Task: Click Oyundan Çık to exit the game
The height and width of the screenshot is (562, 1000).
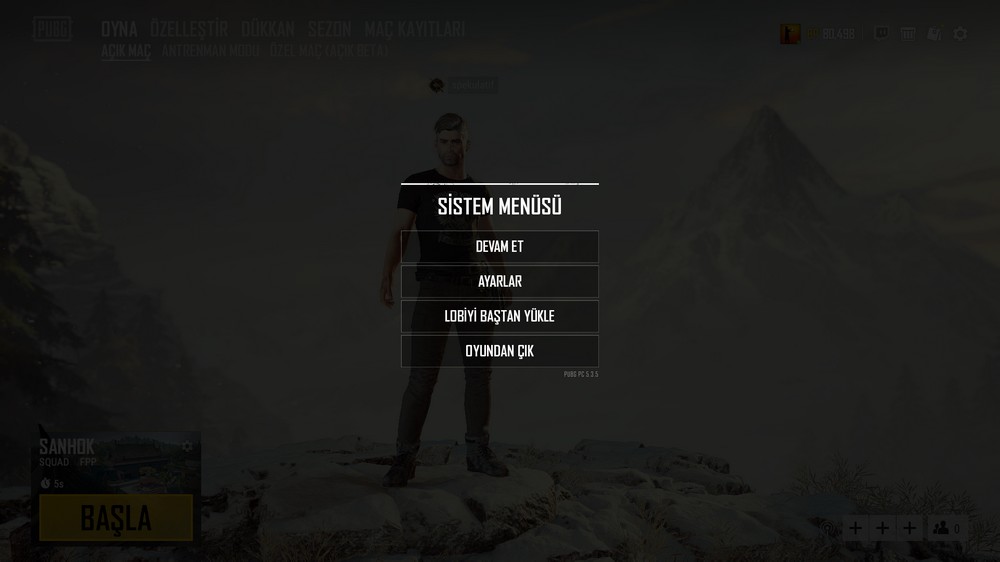Action: (499, 351)
